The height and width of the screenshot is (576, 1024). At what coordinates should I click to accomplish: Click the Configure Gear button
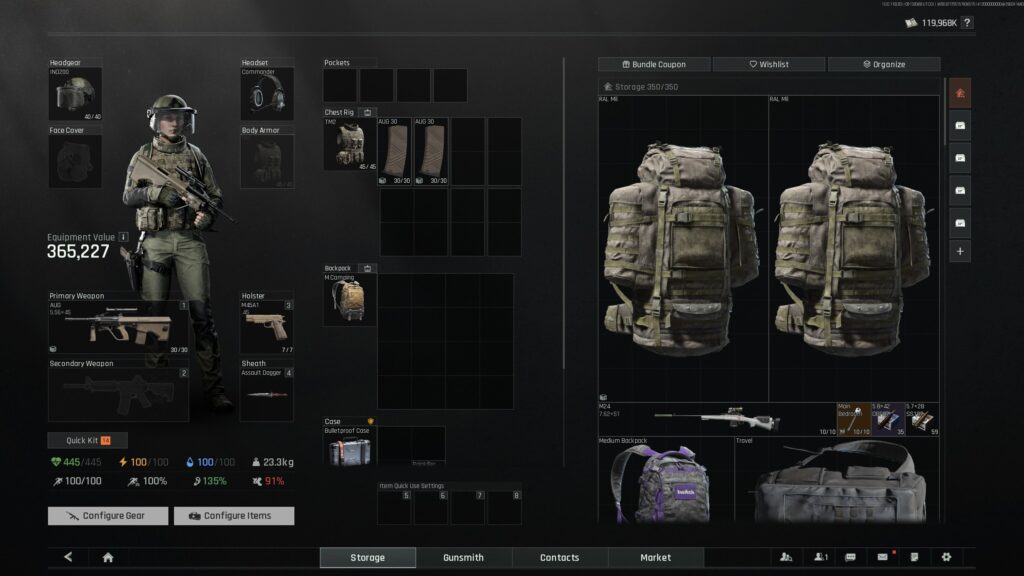(108, 516)
